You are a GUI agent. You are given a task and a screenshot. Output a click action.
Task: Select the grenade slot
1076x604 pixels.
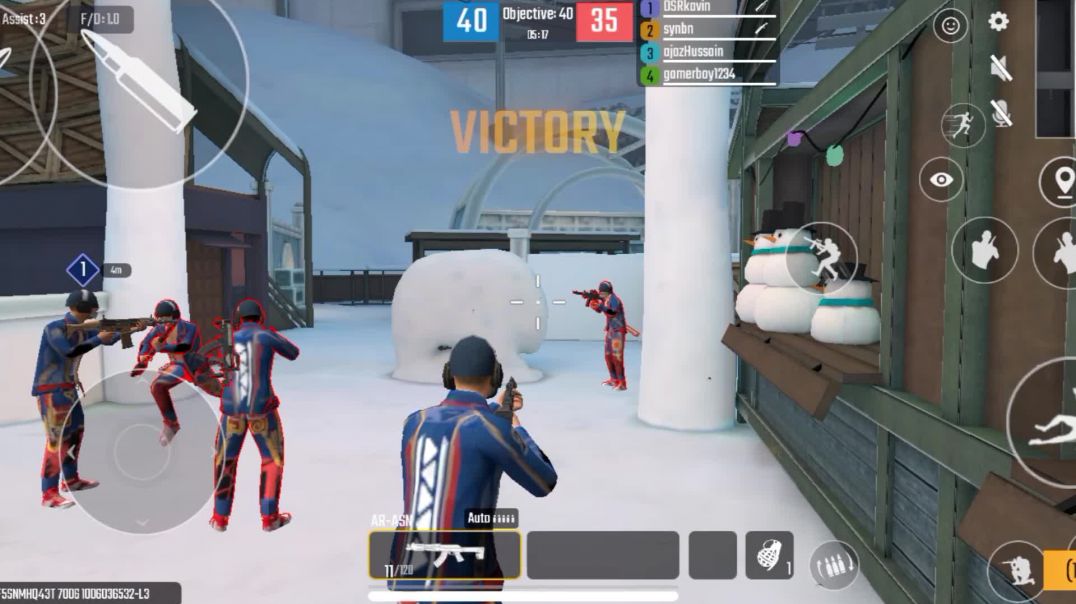click(x=769, y=555)
